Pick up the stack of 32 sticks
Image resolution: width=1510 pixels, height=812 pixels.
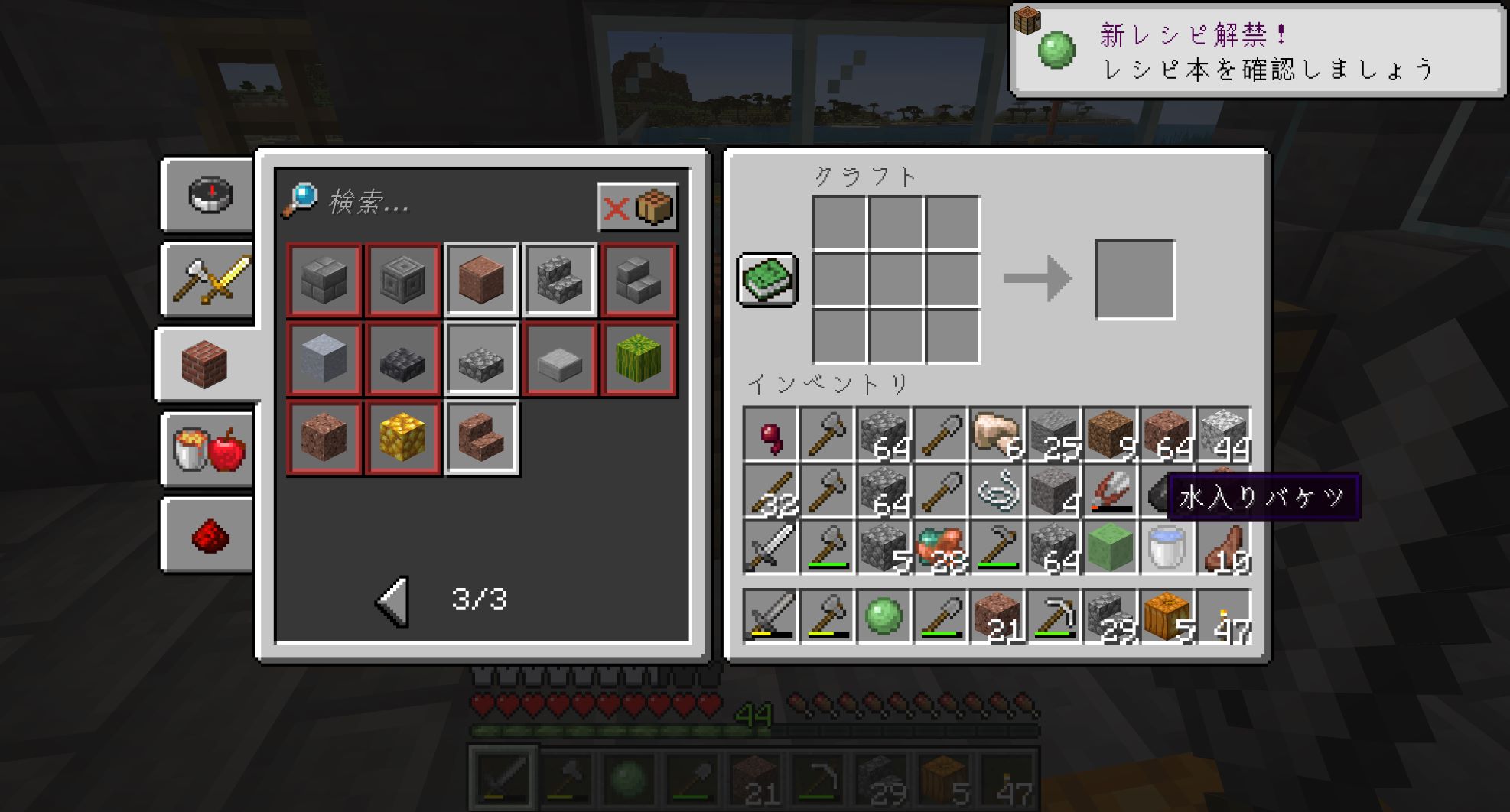771,492
